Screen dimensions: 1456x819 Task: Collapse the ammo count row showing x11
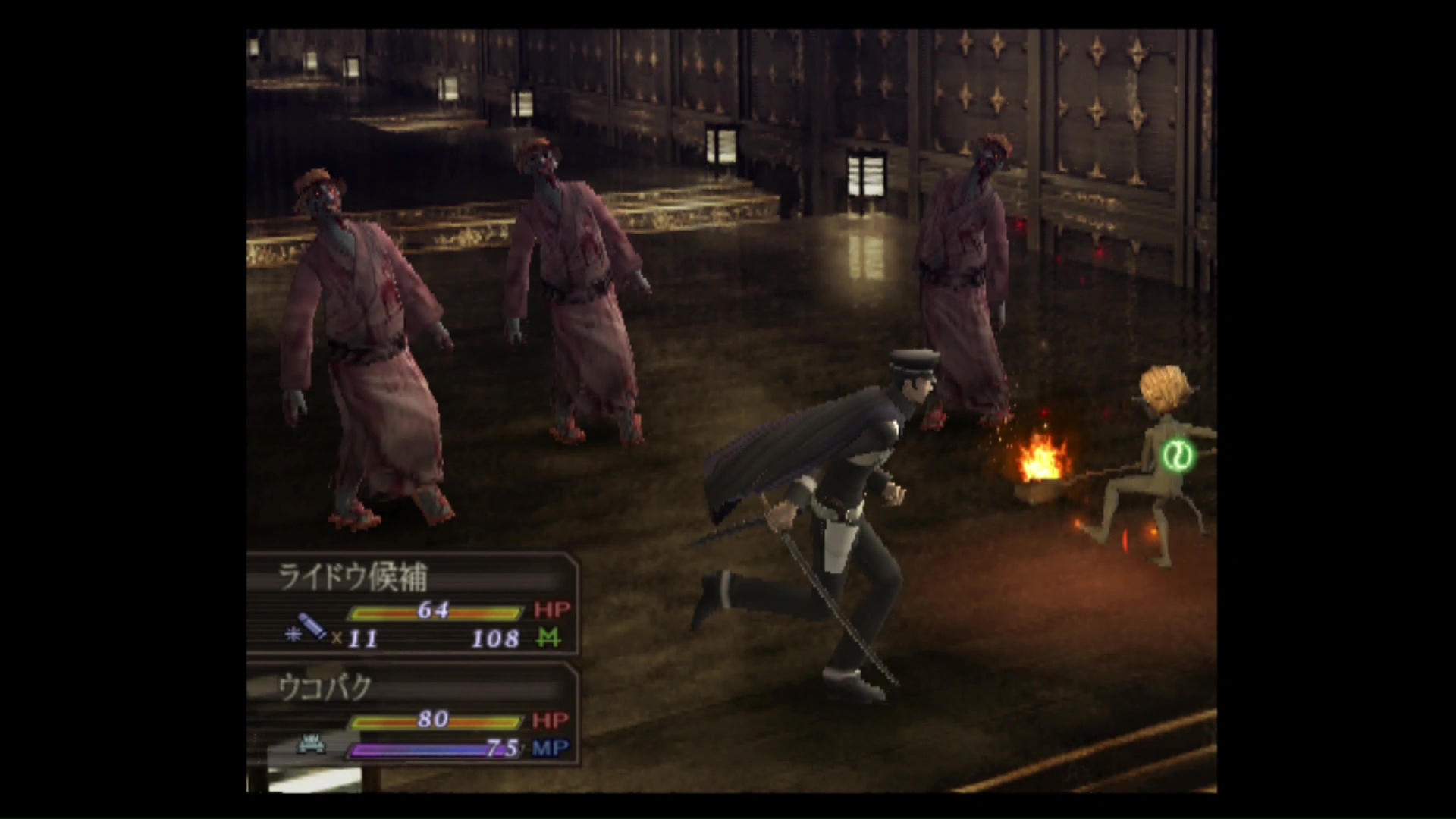tap(356, 639)
